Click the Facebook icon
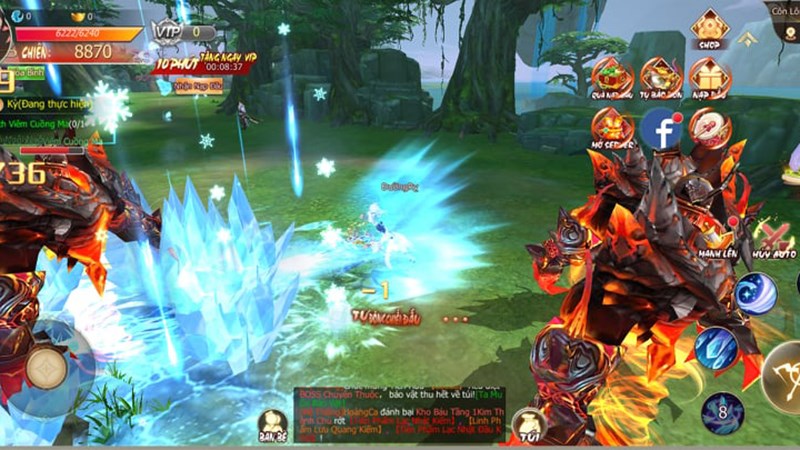Screen dimensions: 800x450 (661, 128)
